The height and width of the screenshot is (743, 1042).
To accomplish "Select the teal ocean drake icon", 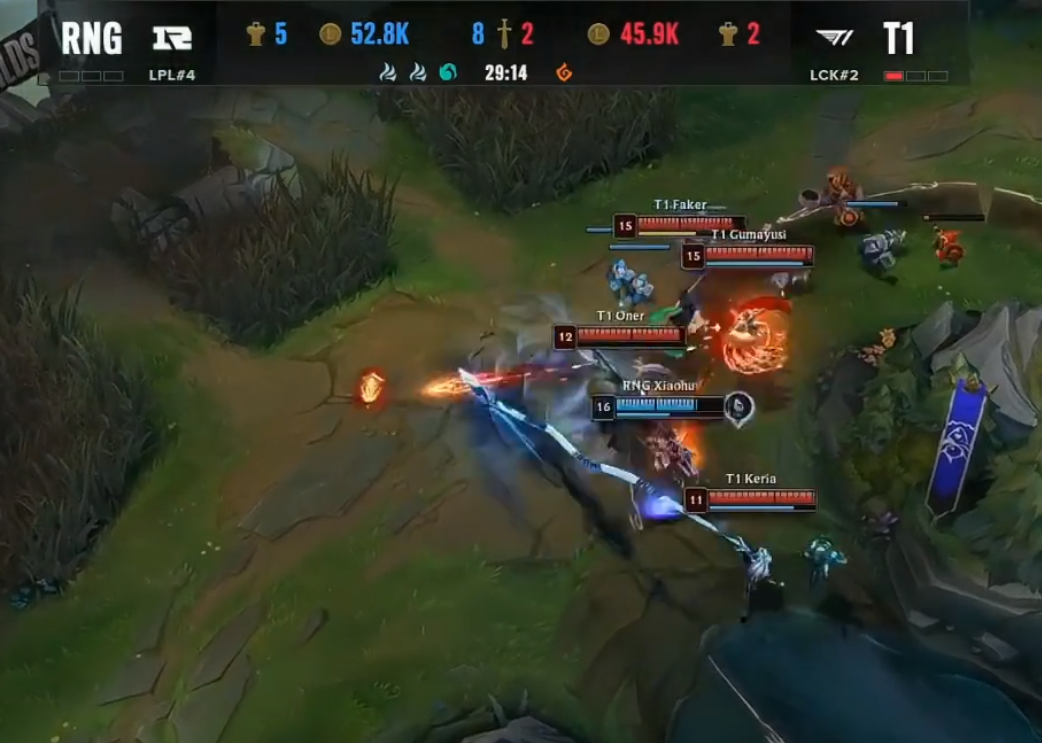I will pyautogui.click(x=447, y=72).
